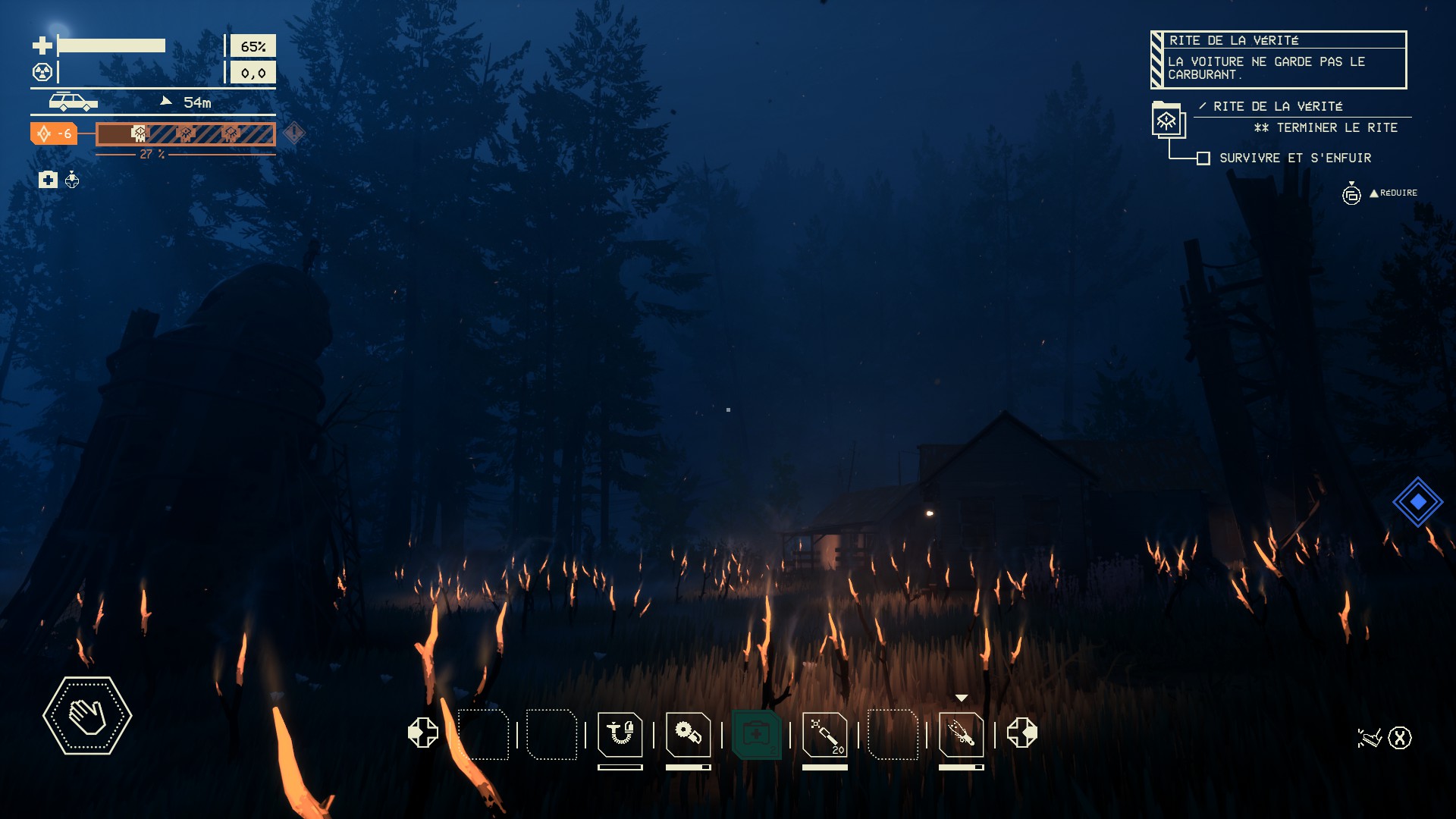Open the Rite de la Vérité quest folder icon

coord(1167,120)
